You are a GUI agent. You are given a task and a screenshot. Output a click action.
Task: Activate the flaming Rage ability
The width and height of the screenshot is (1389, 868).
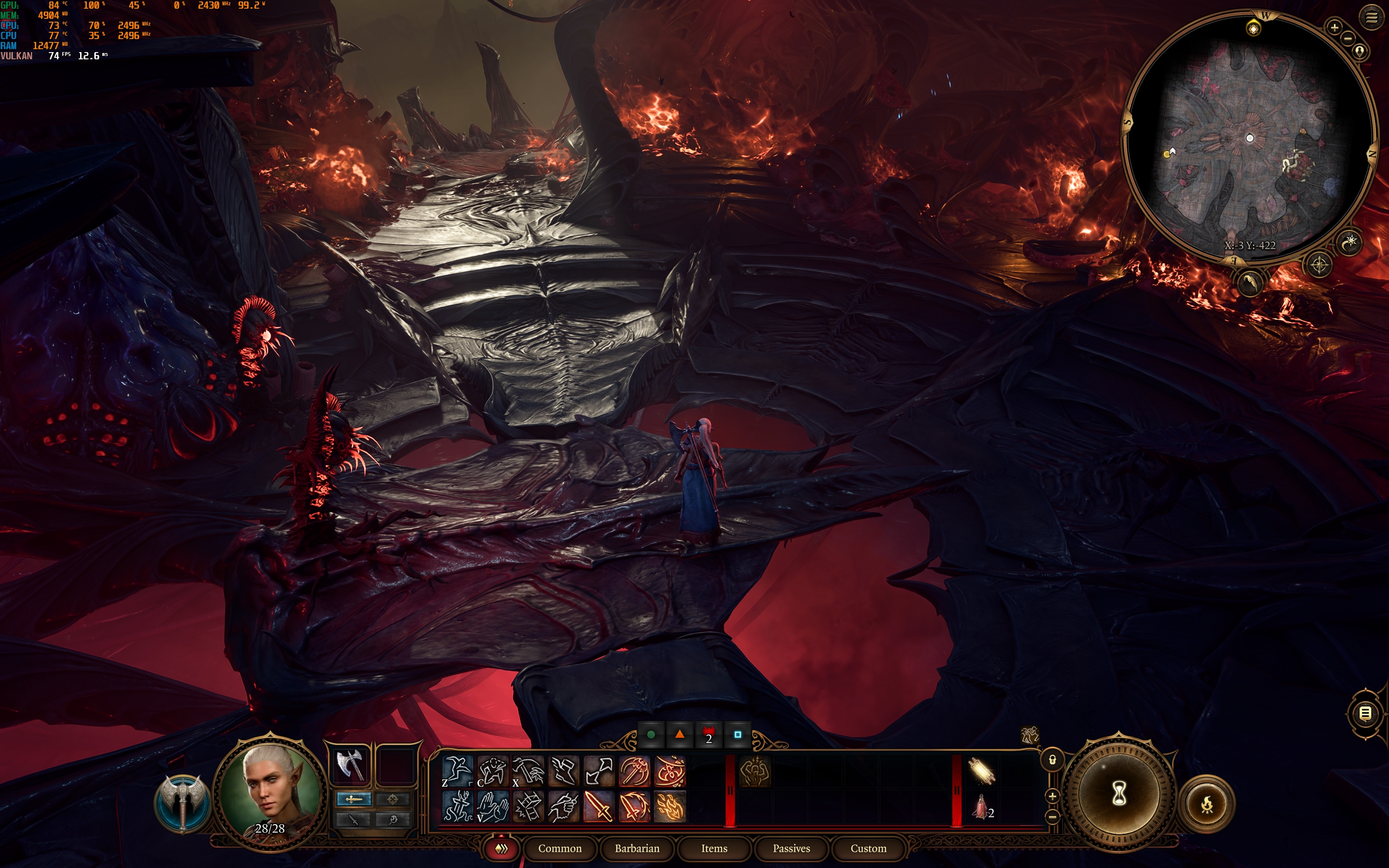669,806
